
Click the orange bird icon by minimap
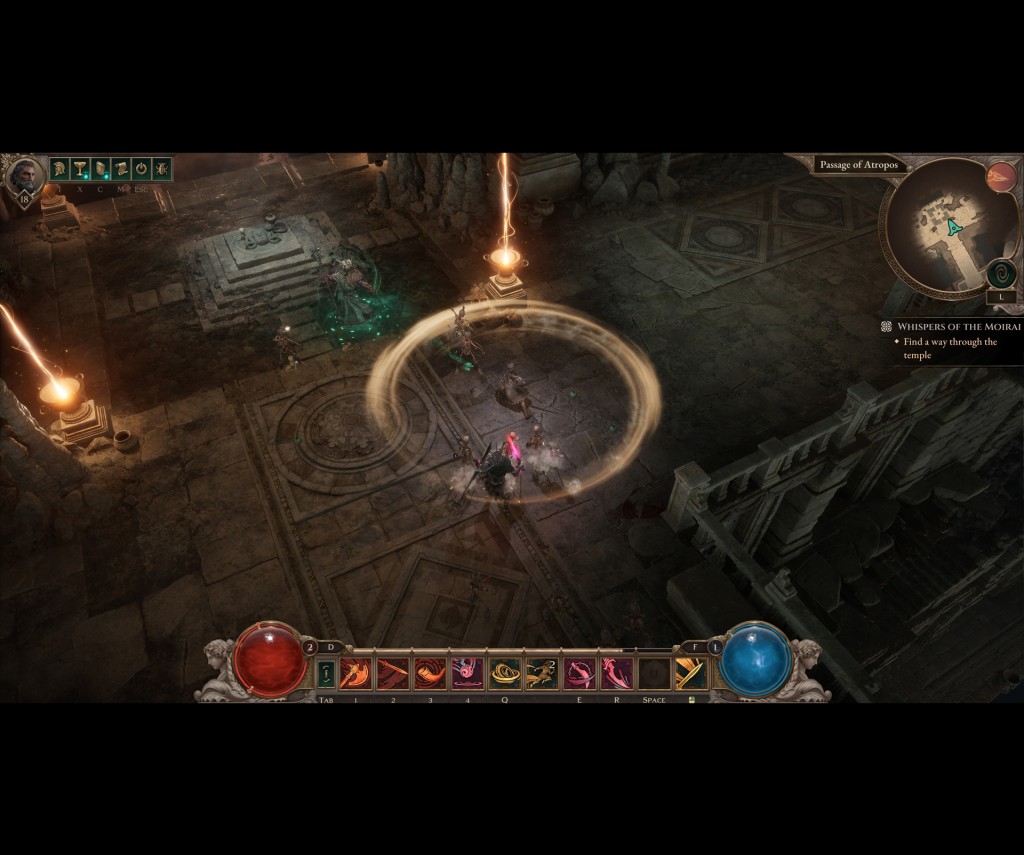(1000, 178)
